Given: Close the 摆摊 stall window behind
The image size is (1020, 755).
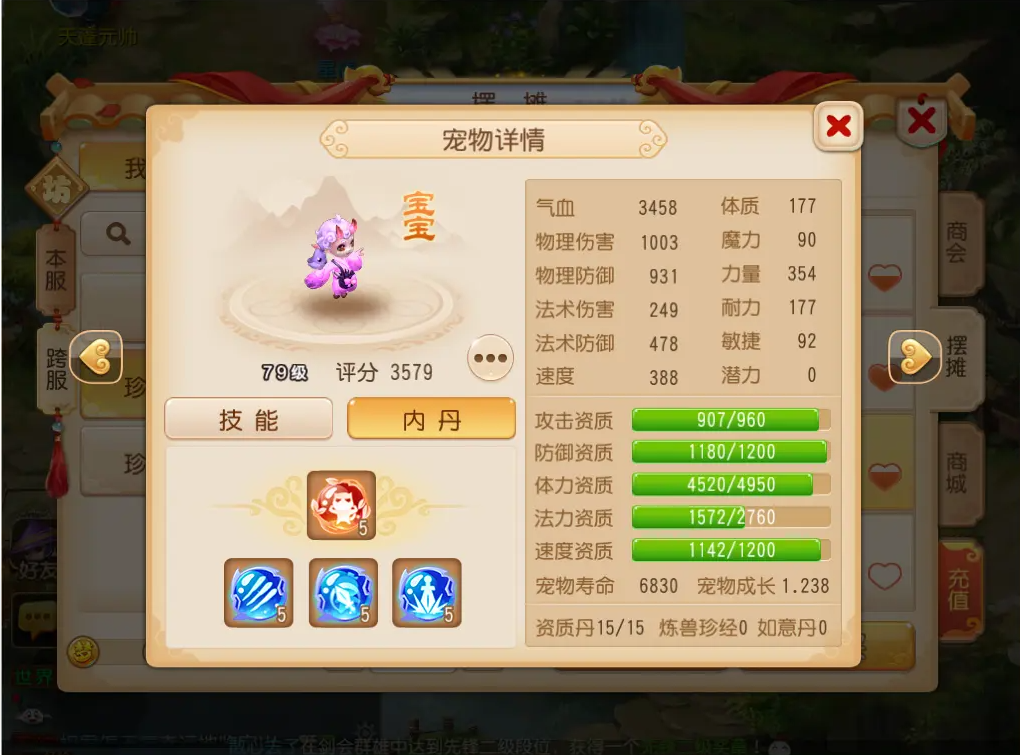Looking at the screenshot, I should [x=921, y=121].
